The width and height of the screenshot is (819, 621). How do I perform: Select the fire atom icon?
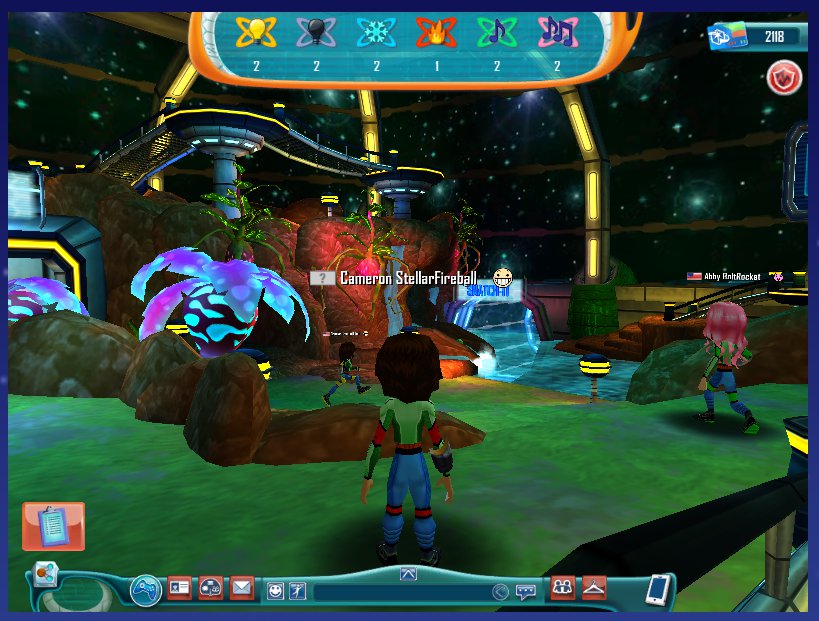click(436, 33)
